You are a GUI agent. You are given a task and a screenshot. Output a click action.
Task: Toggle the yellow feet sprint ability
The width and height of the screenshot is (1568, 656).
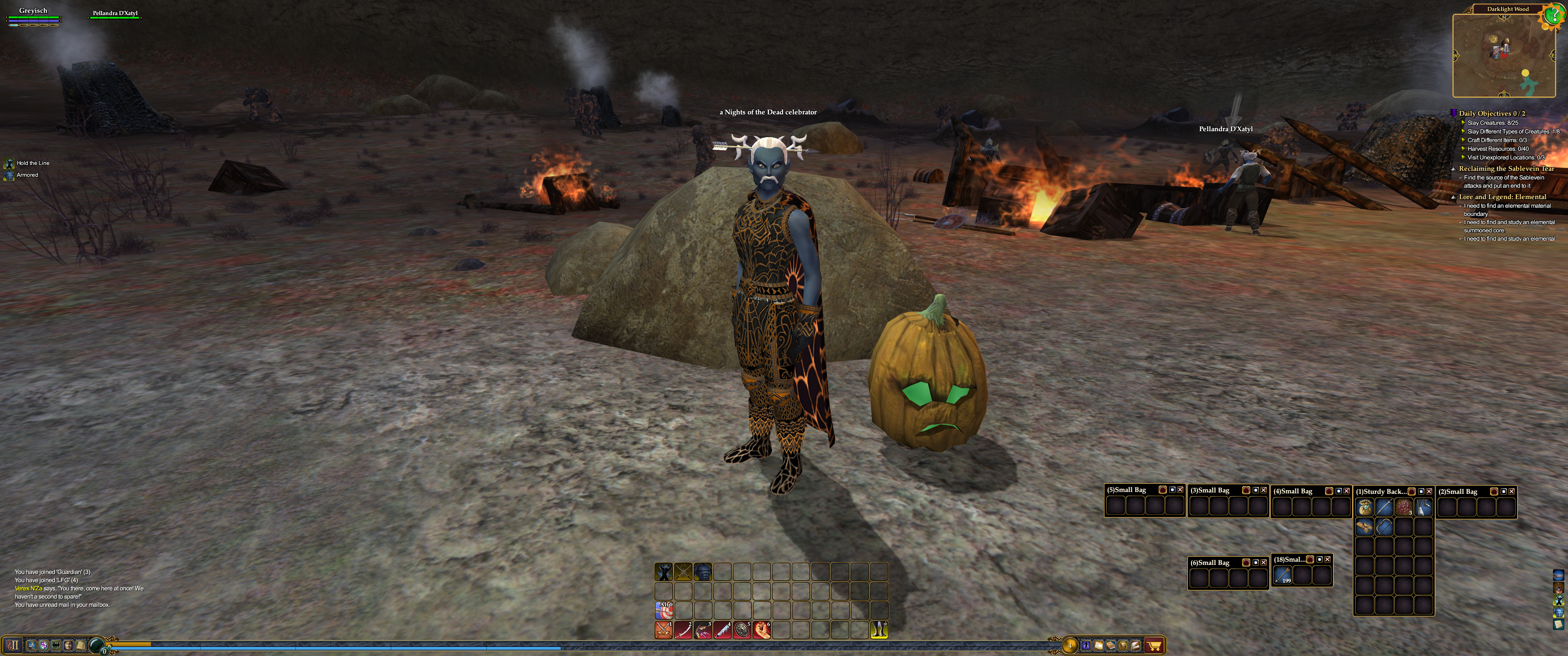pyautogui.click(x=878, y=630)
